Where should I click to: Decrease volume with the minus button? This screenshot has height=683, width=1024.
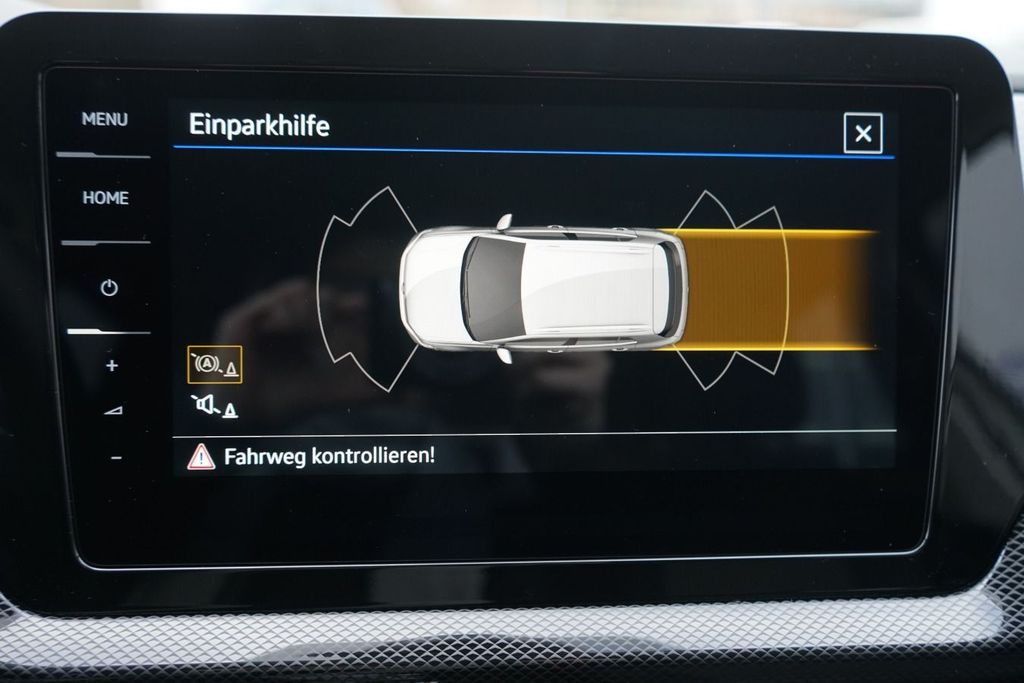tap(115, 458)
